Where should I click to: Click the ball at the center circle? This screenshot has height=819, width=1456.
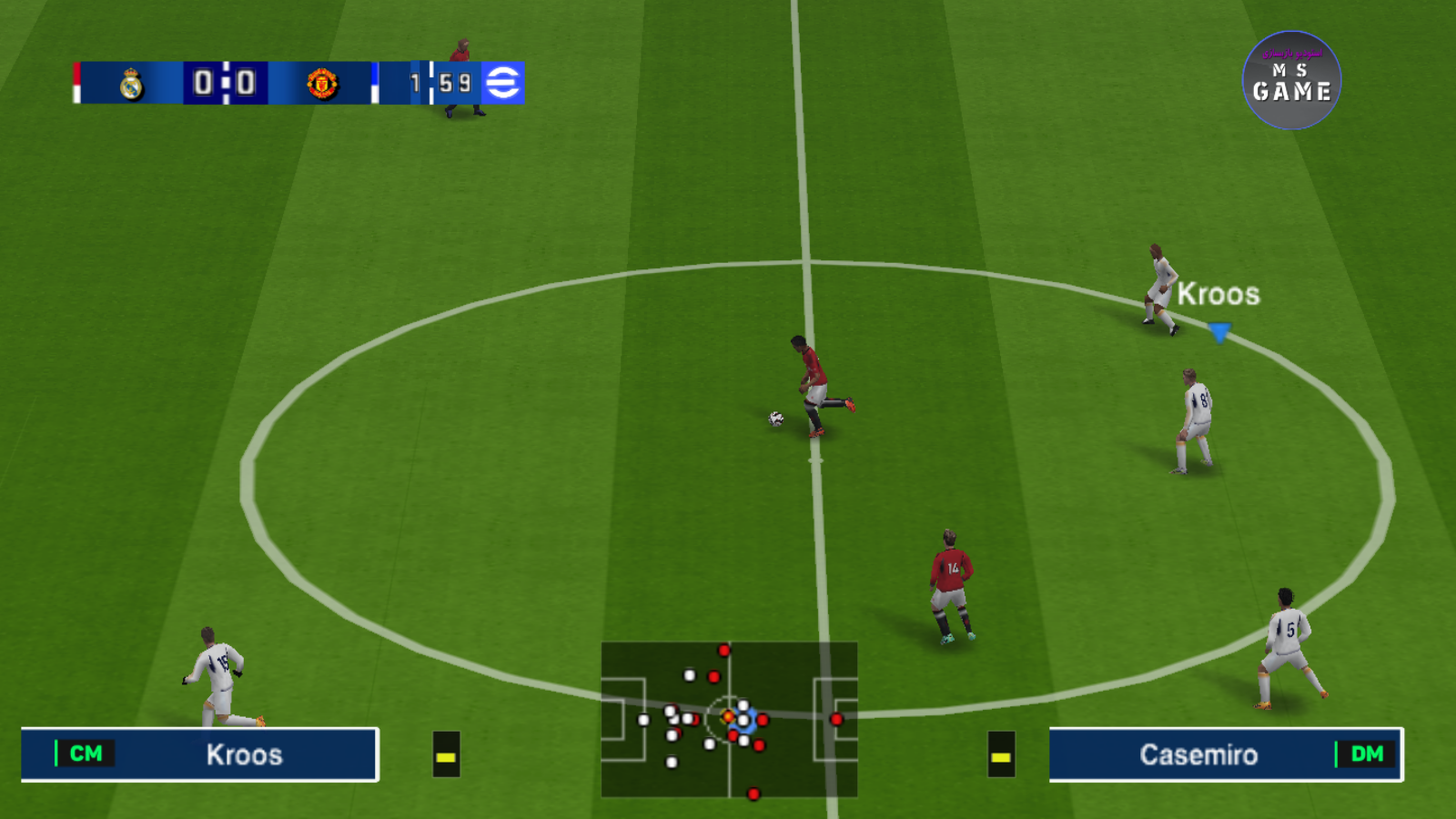click(778, 420)
